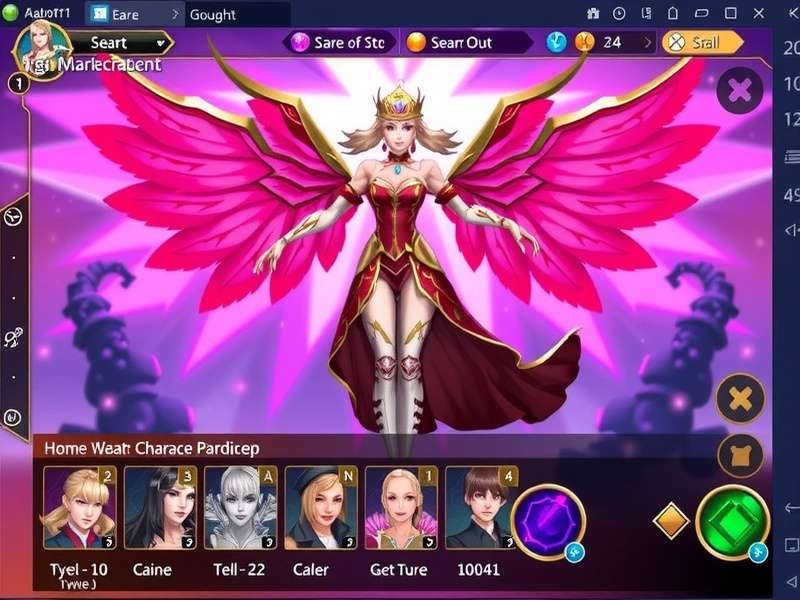This screenshot has height=600, width=800.
Task: Close the panel with the purple X
Action: tap(740, 92)
